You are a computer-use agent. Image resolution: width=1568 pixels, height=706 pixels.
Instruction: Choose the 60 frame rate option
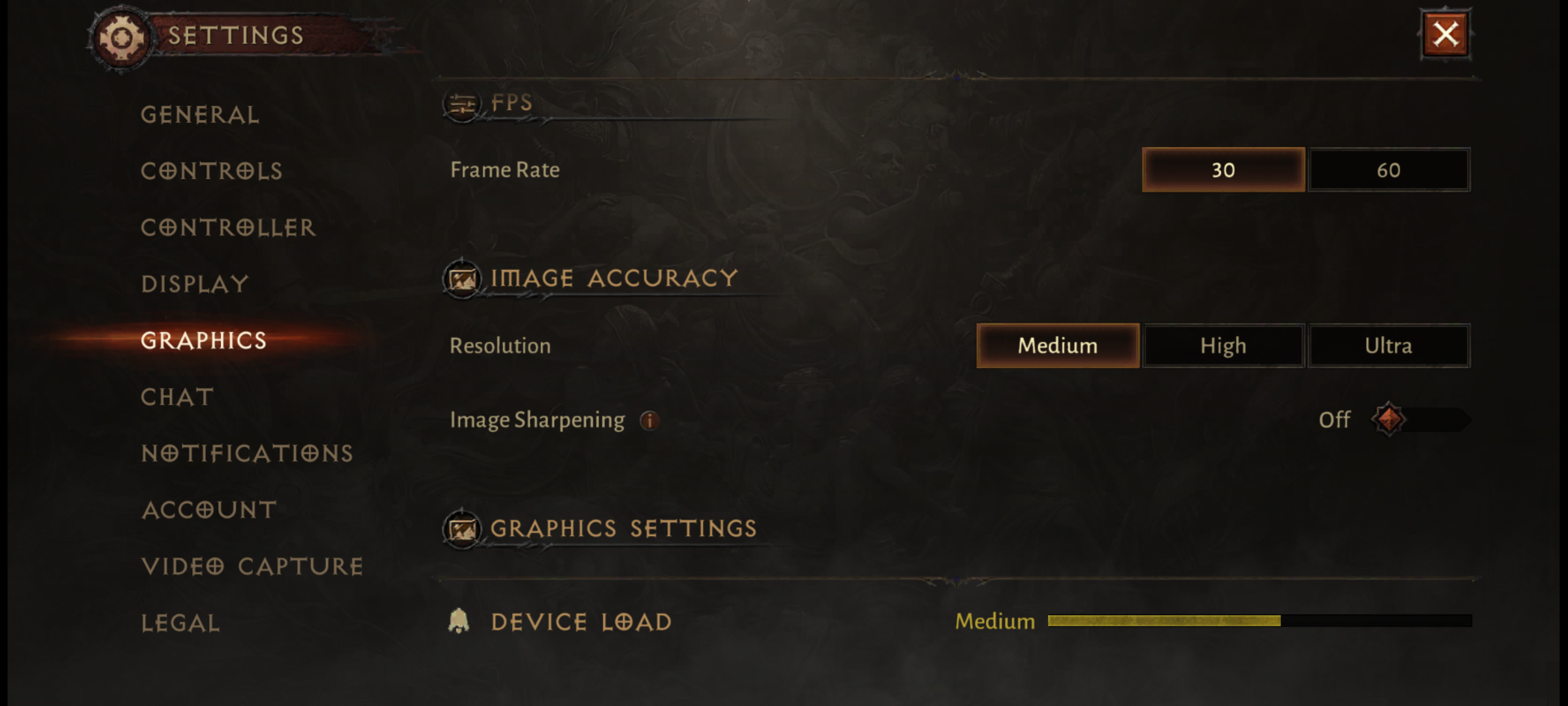pos(1389,170)
